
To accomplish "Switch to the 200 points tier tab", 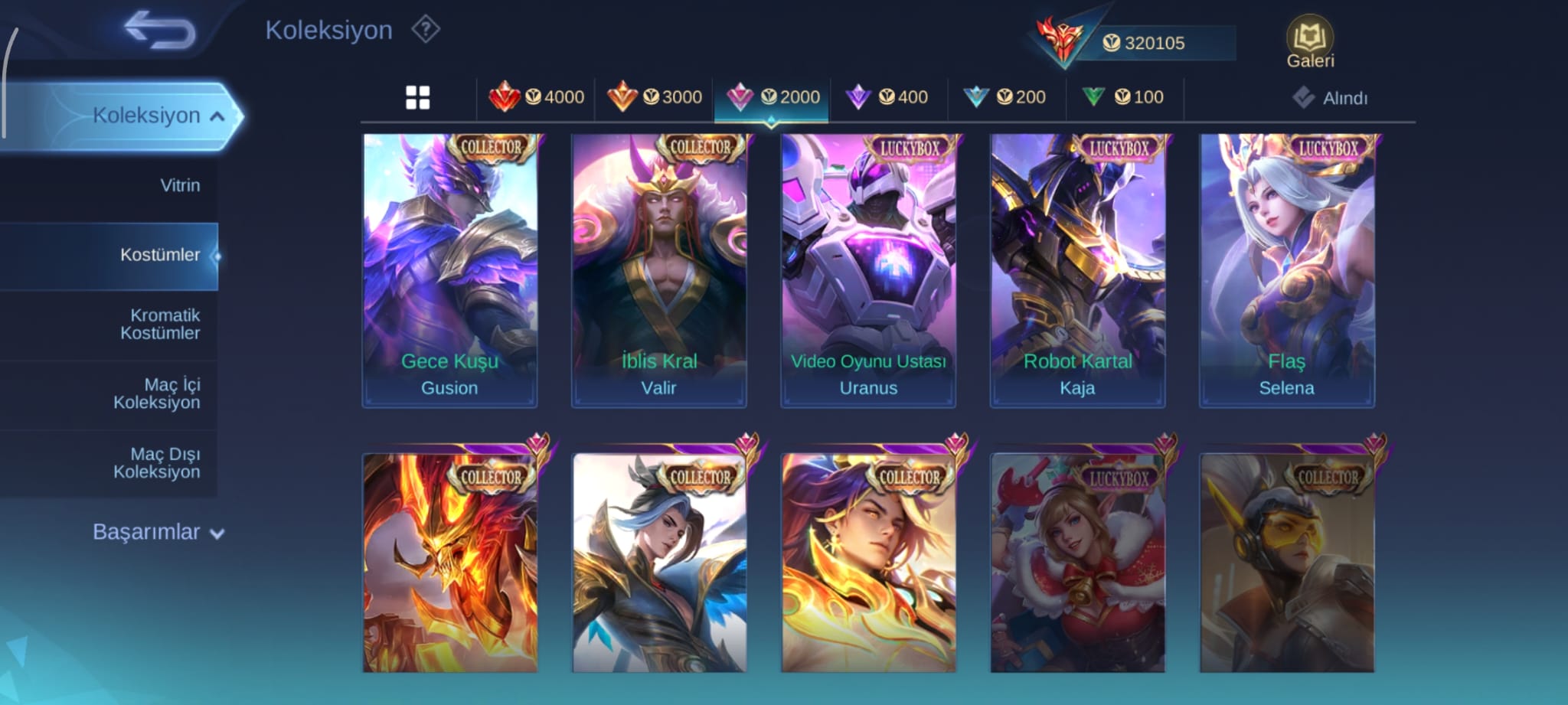I will tap(1006, 97).
